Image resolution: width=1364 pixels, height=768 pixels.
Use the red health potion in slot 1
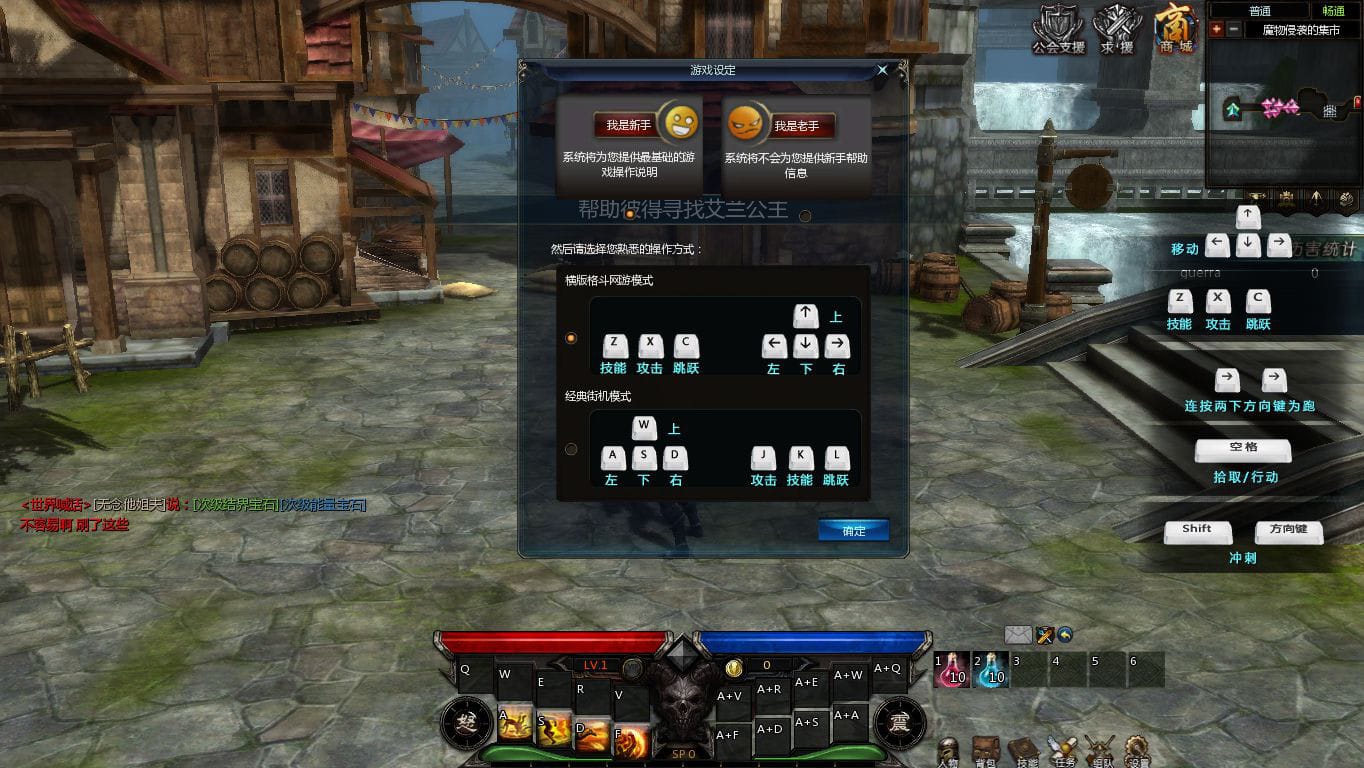(x=951, y=670)
